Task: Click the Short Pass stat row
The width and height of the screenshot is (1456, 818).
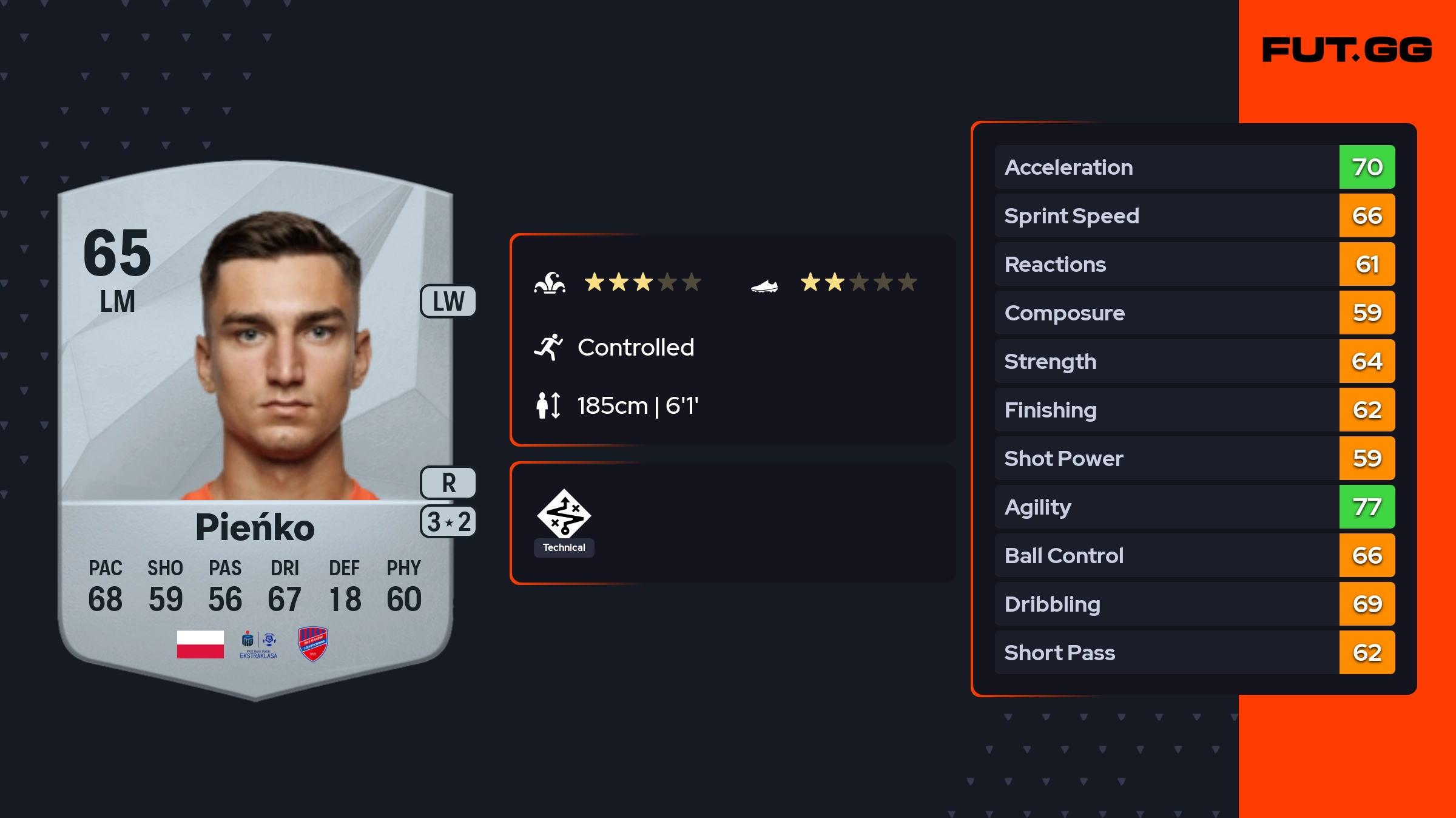Action: click(x=1194, y=652)
